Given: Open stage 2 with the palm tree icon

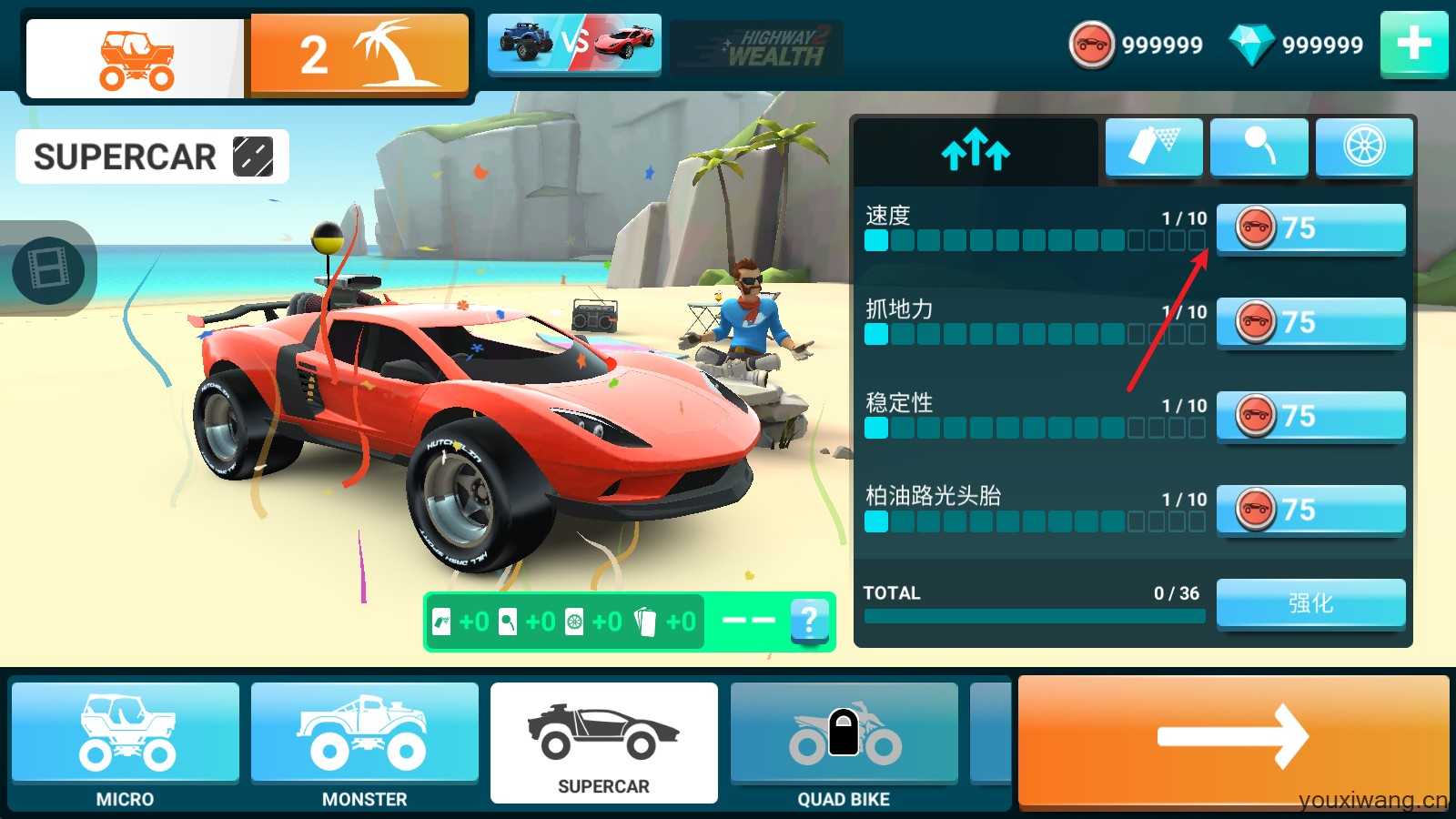Looking at the screenshot, I should click(359, 52).
